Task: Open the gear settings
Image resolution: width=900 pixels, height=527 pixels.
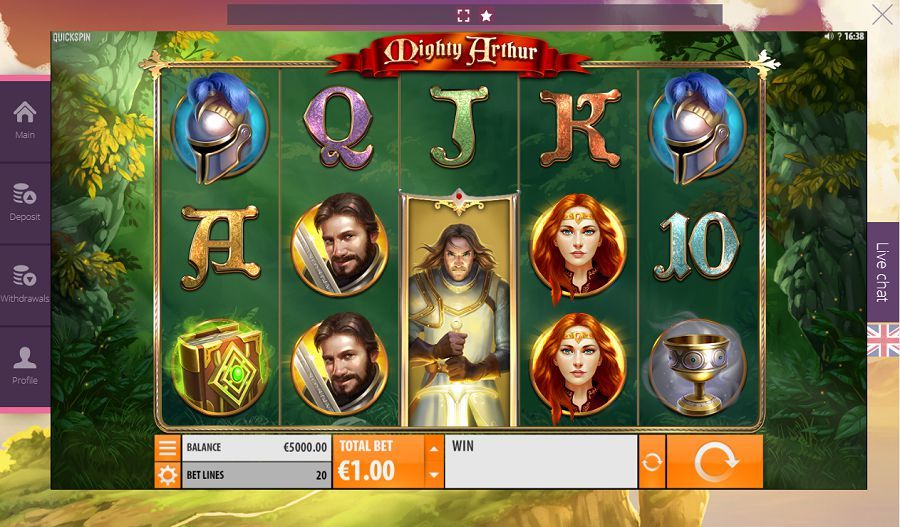Action: 167,475
